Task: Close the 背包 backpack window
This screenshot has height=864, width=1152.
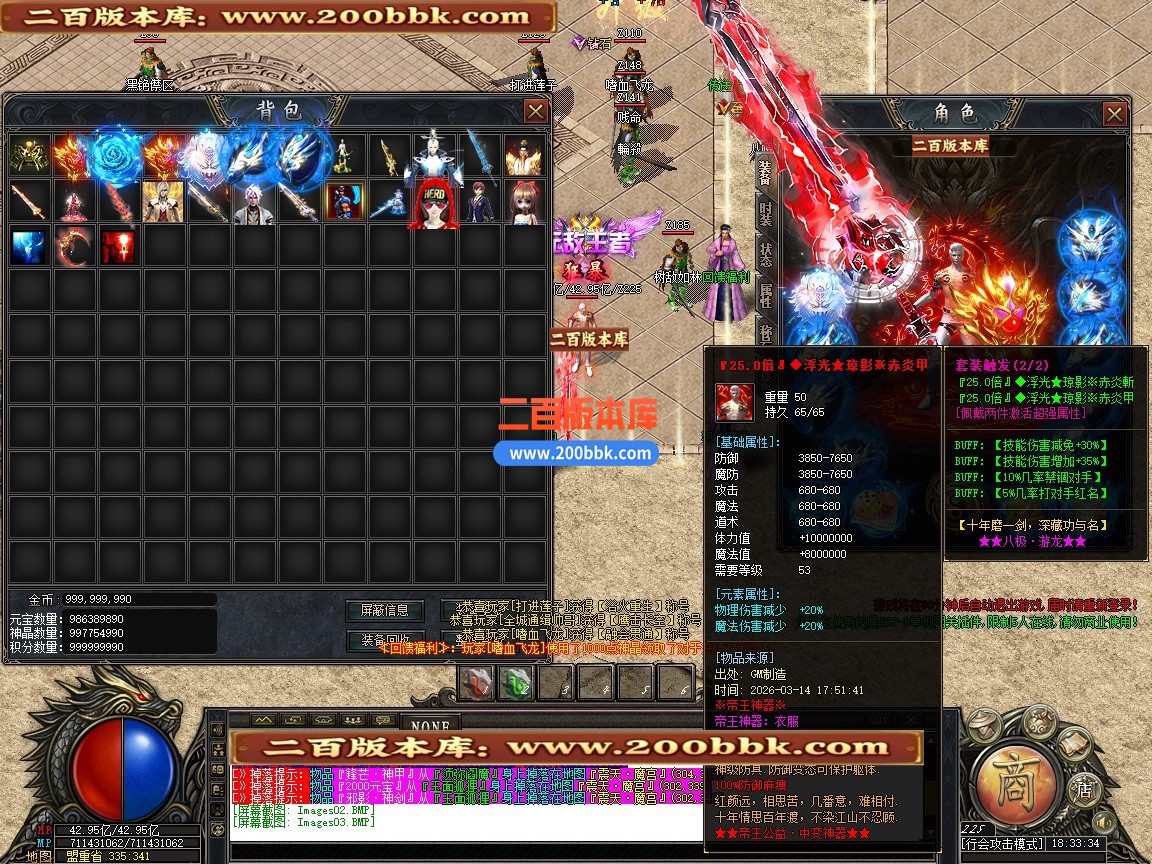Action: point(536,111)
